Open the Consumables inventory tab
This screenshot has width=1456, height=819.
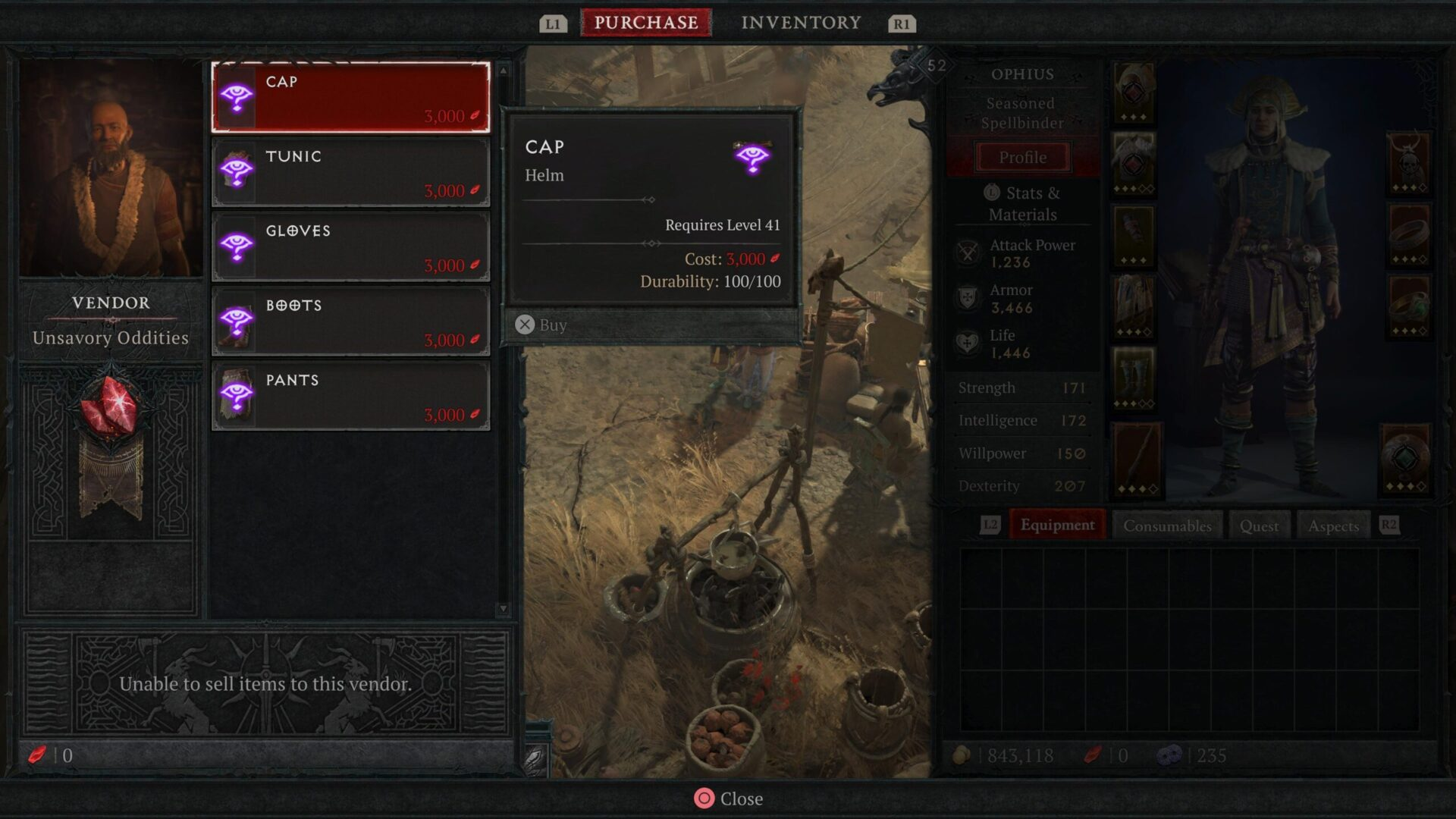pyautogui.click(x=1167, y=526)
